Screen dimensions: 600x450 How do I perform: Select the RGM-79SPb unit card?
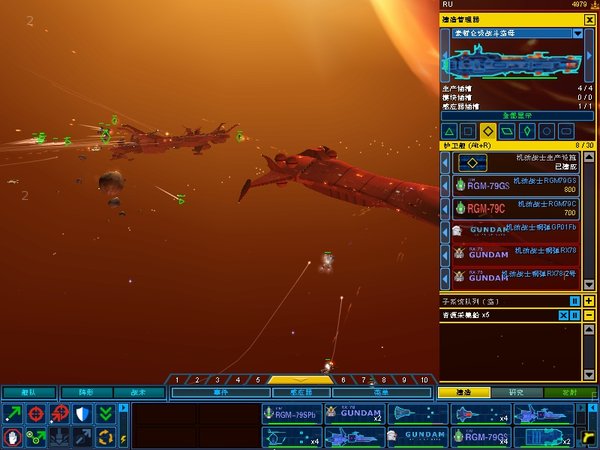tap(292, 415)
